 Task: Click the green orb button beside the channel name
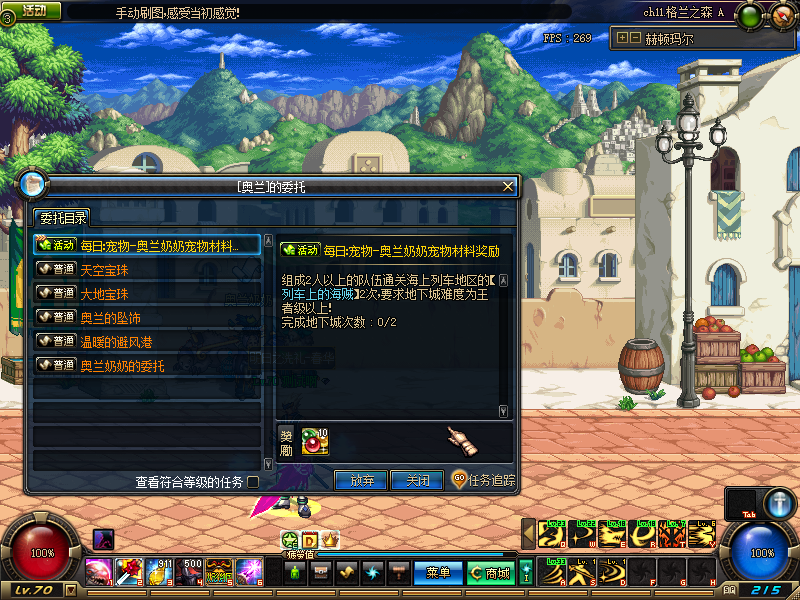pyautogui.click(x=750, y=15)
